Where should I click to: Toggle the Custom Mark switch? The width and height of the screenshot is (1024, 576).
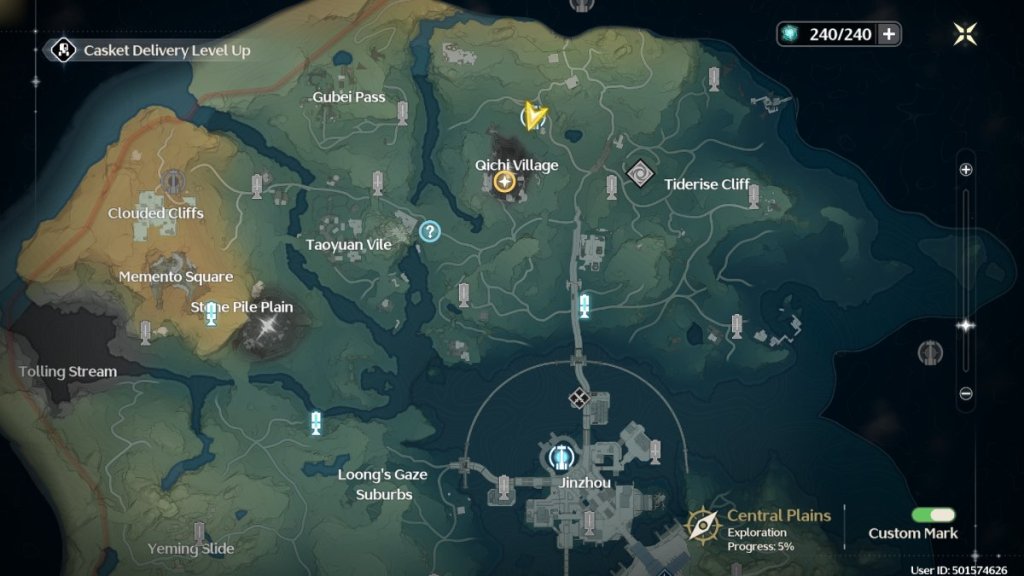(x=933, y=514)
